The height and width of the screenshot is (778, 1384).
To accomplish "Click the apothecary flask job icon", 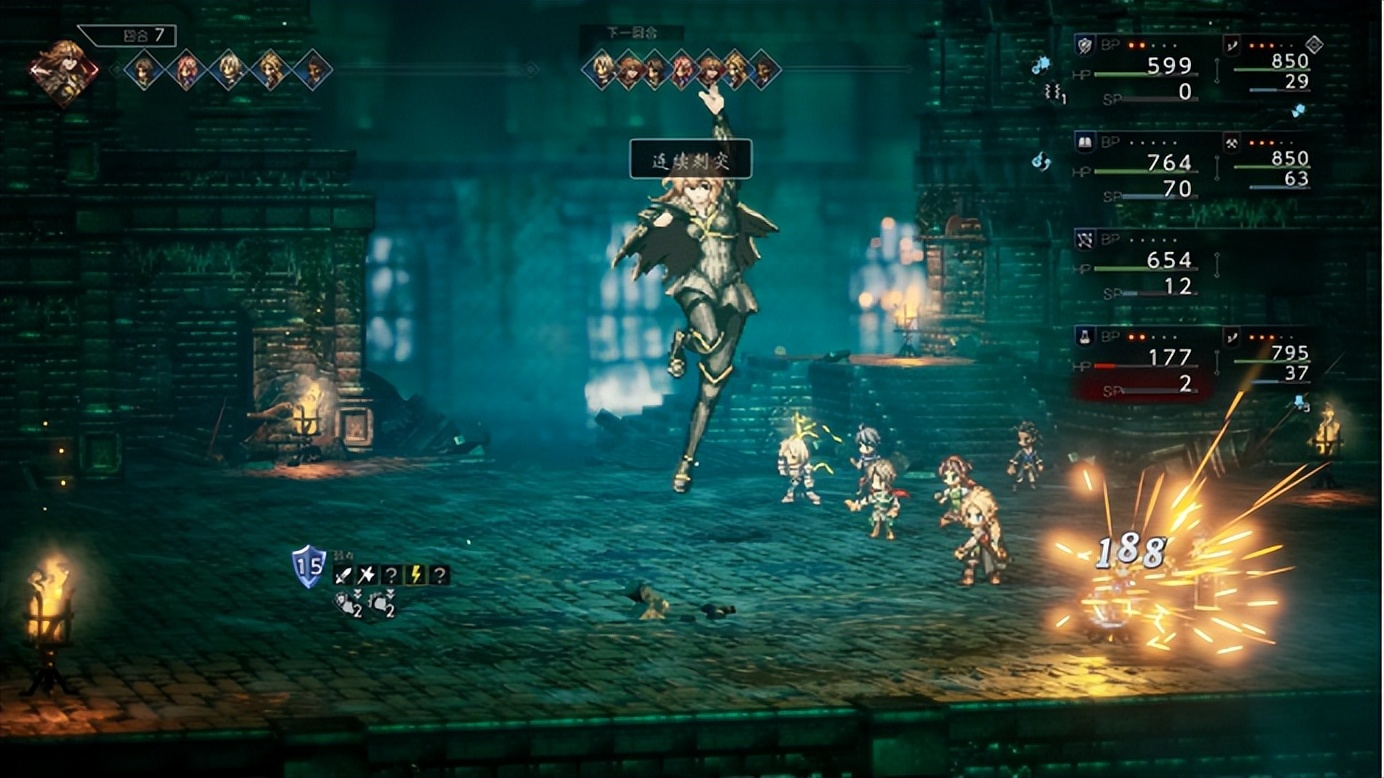I will tap(1085, 336).
